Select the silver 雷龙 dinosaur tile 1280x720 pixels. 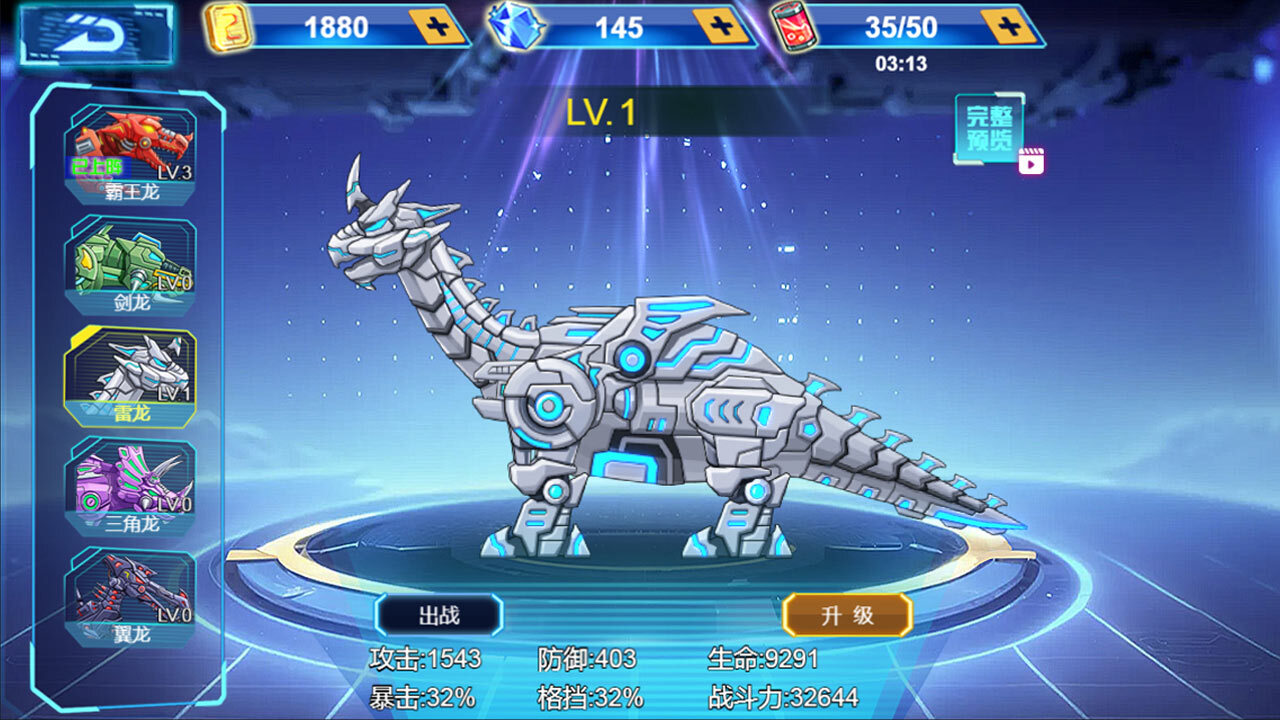(131, 376)
